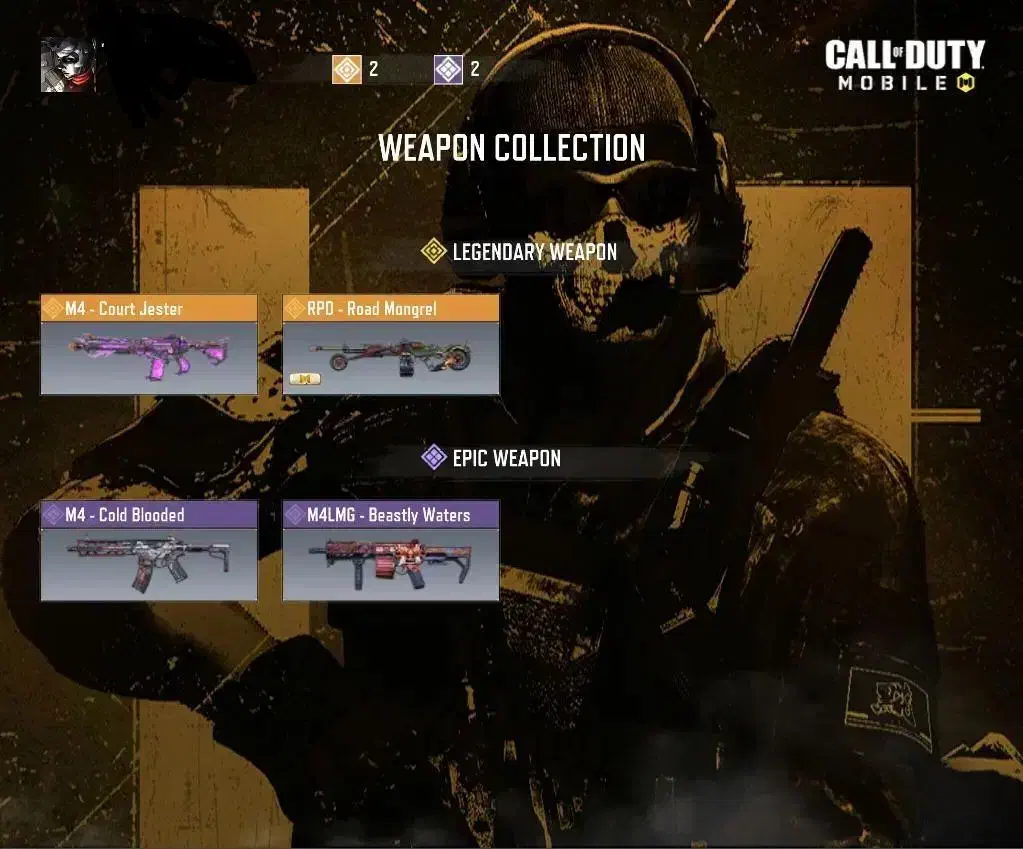Choose the M4 - Cold Blooded weapon card

click(149, 551)
